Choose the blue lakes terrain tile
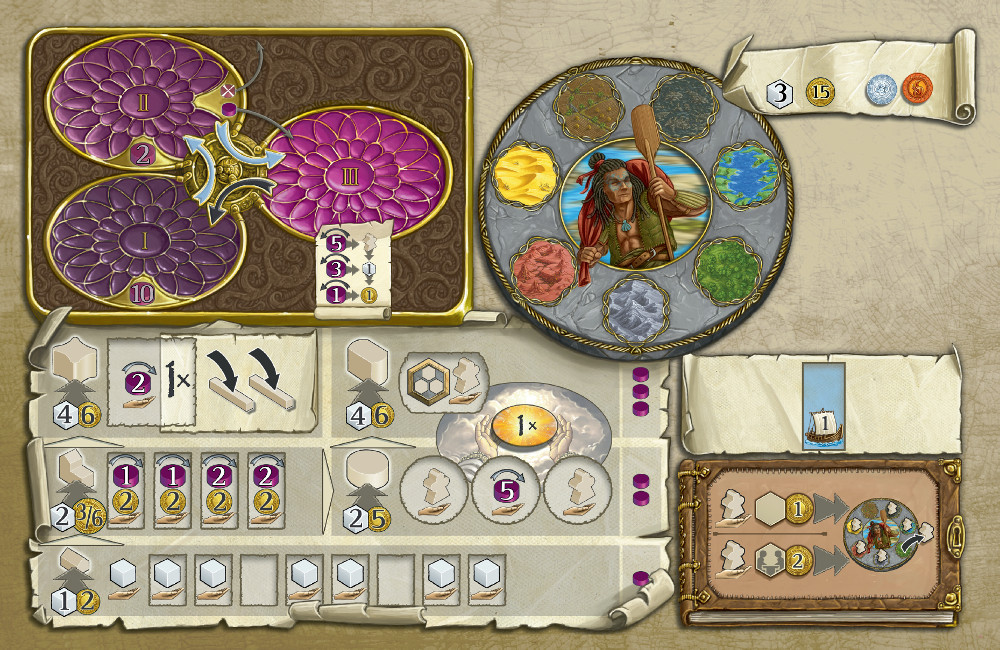 tap(742, 174)
